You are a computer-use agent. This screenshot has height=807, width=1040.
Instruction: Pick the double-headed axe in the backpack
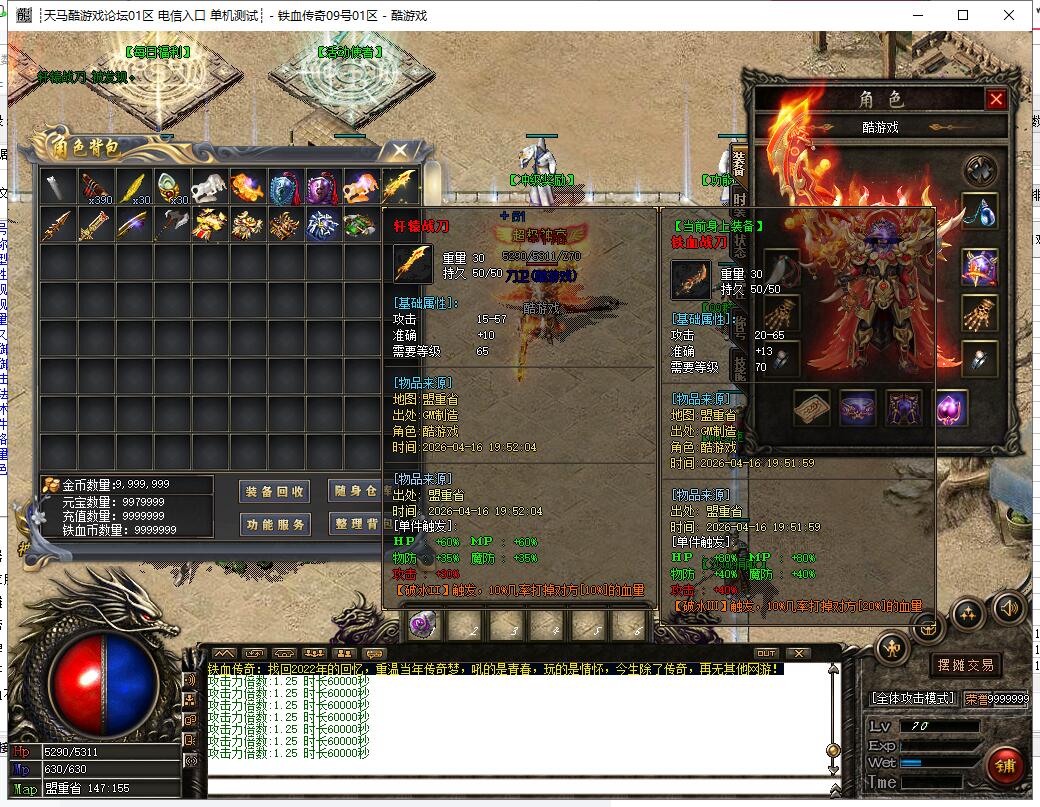click(172, 225)
